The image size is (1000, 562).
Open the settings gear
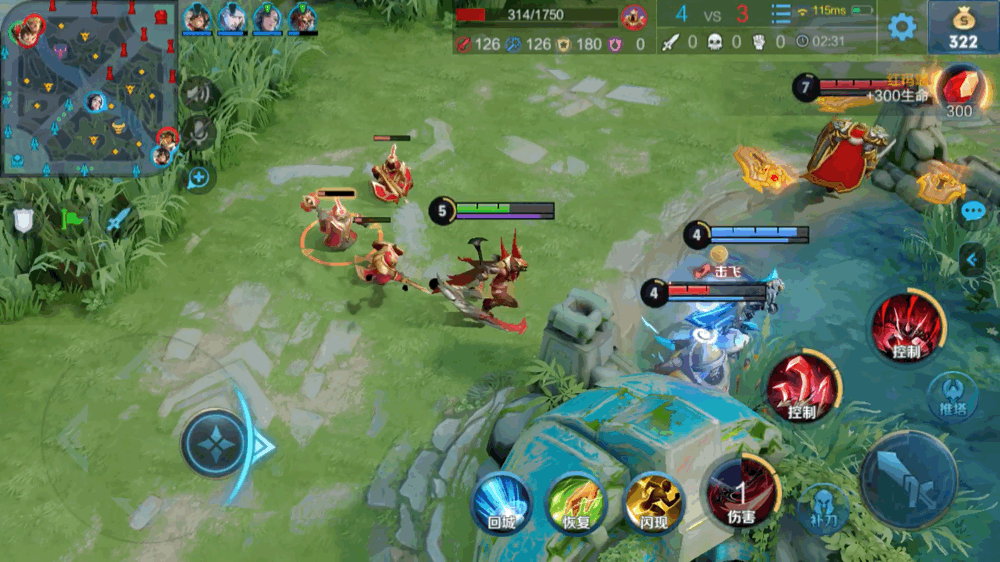click(902, 27)
